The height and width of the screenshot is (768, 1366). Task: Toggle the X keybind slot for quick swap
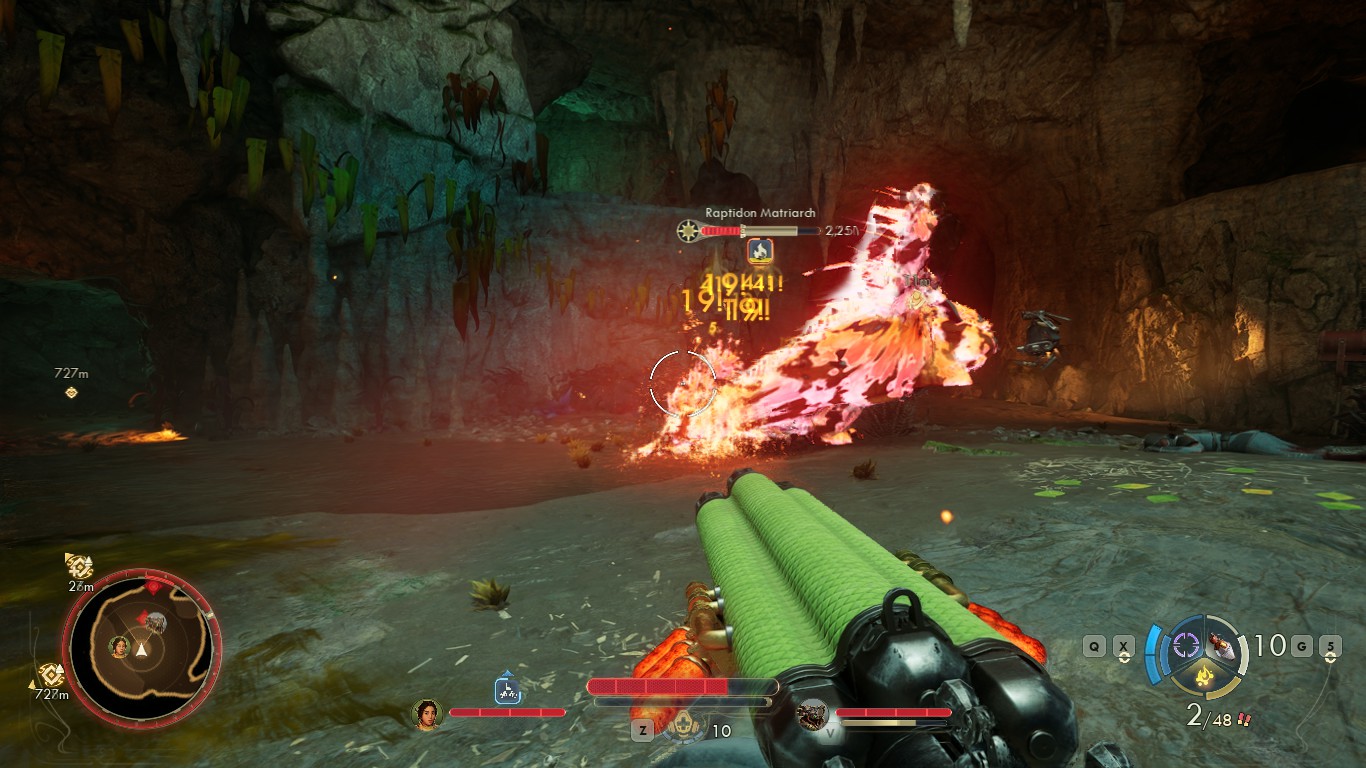(1124, 646)
